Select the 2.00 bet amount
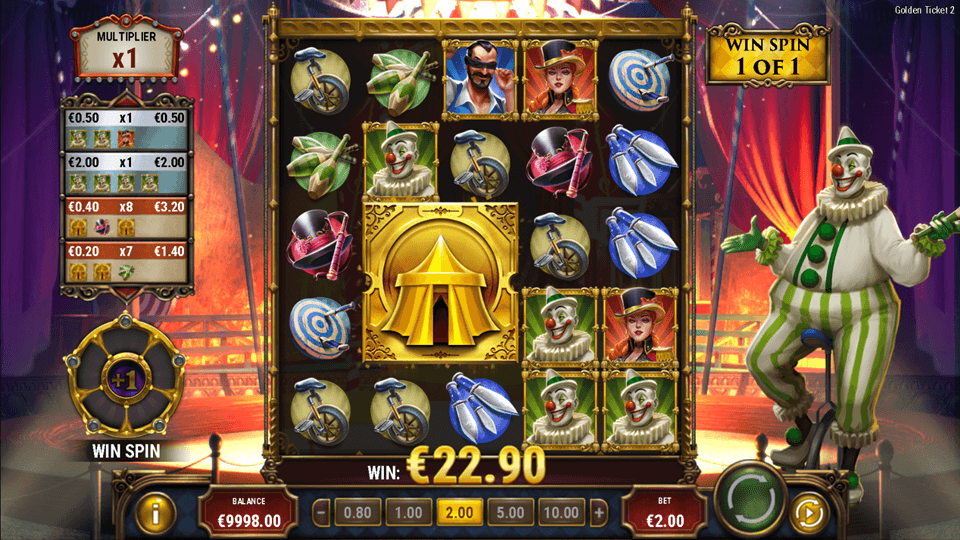Viewport: 960px width, 540px height. [x=459, y=513]
